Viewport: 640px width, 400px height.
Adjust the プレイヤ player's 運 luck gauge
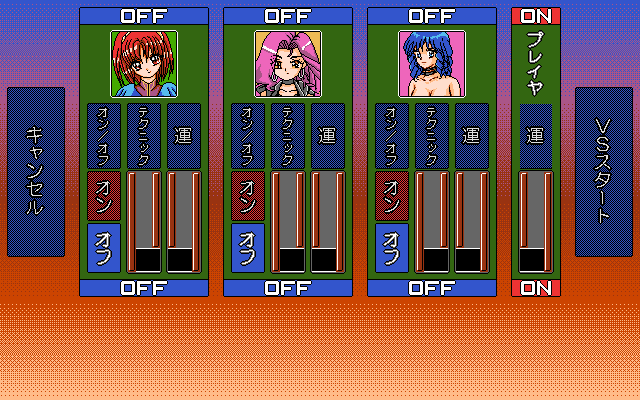(x=535, y=221)
